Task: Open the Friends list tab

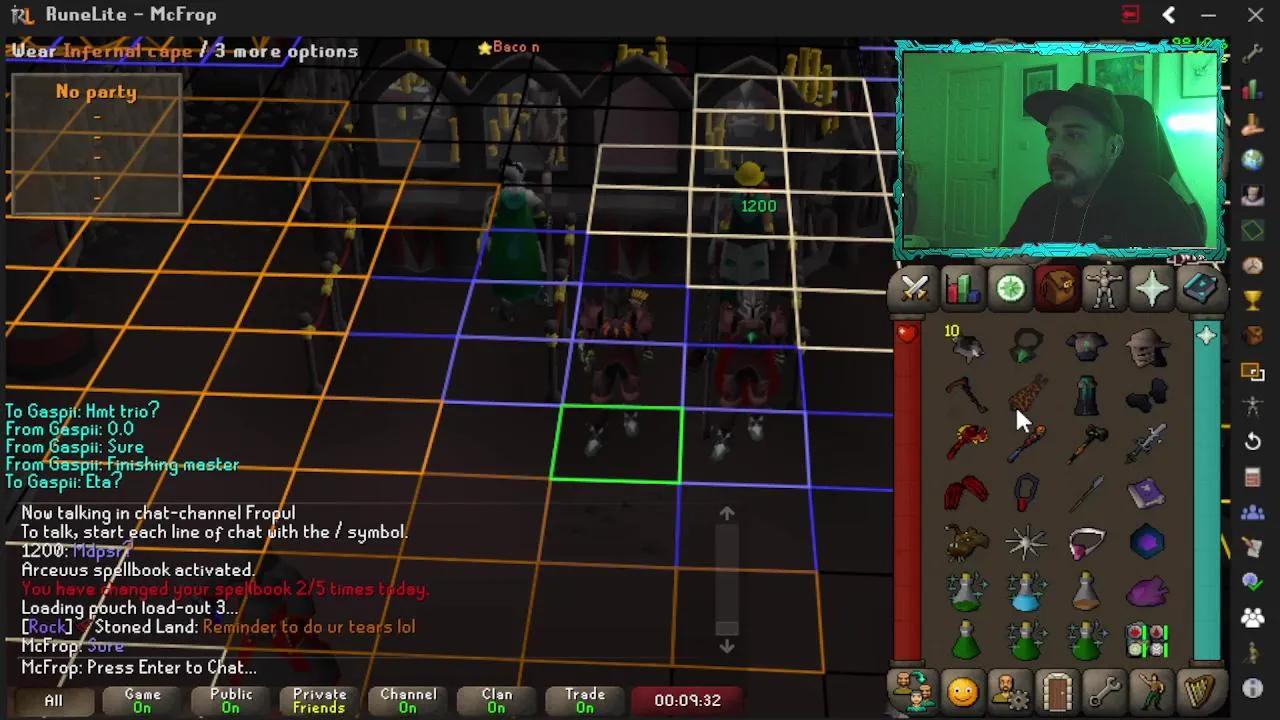Action: pyautogui.click(x=915, y=690)
